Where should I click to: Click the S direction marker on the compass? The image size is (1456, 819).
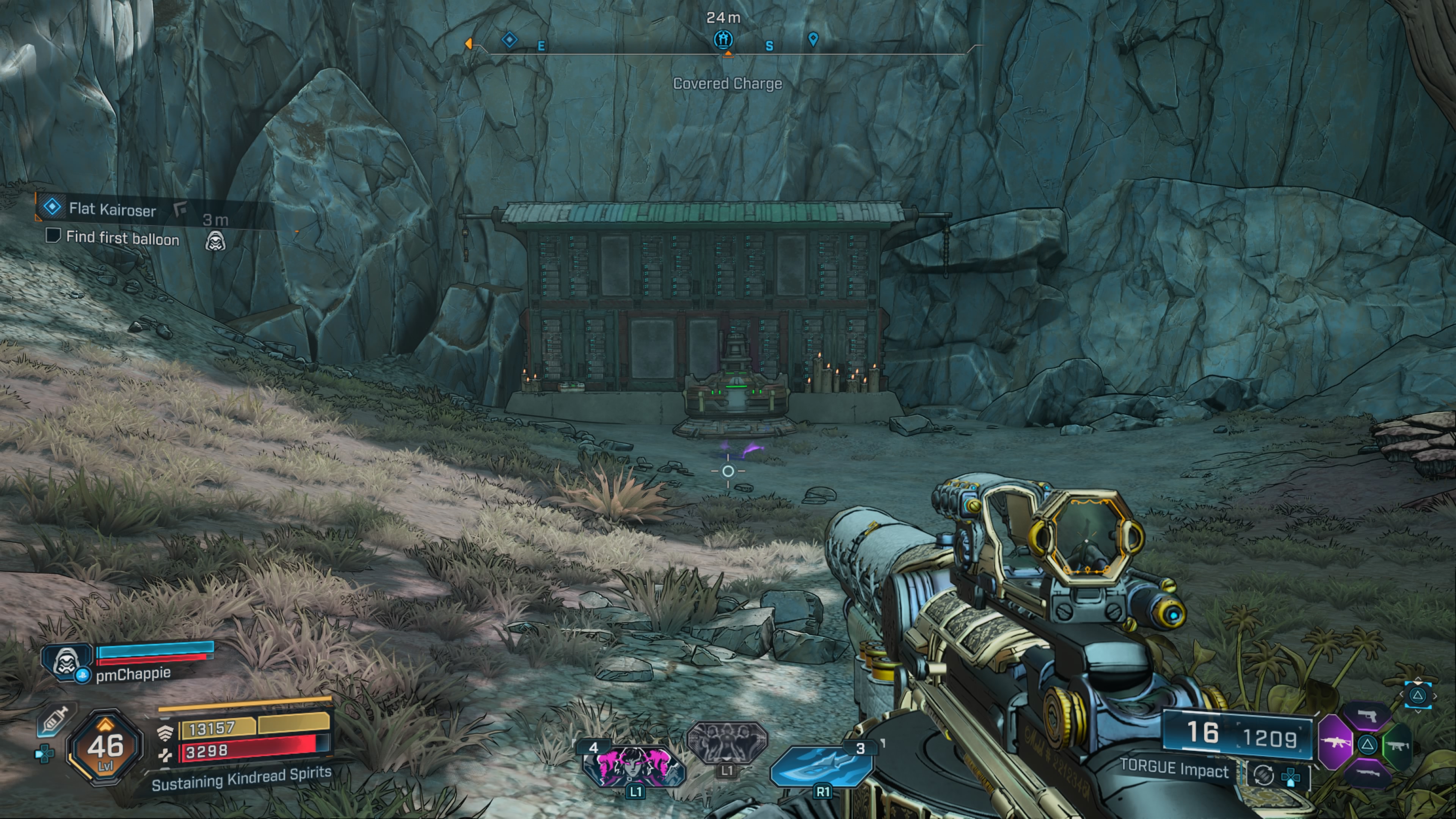tap(769, 46)
